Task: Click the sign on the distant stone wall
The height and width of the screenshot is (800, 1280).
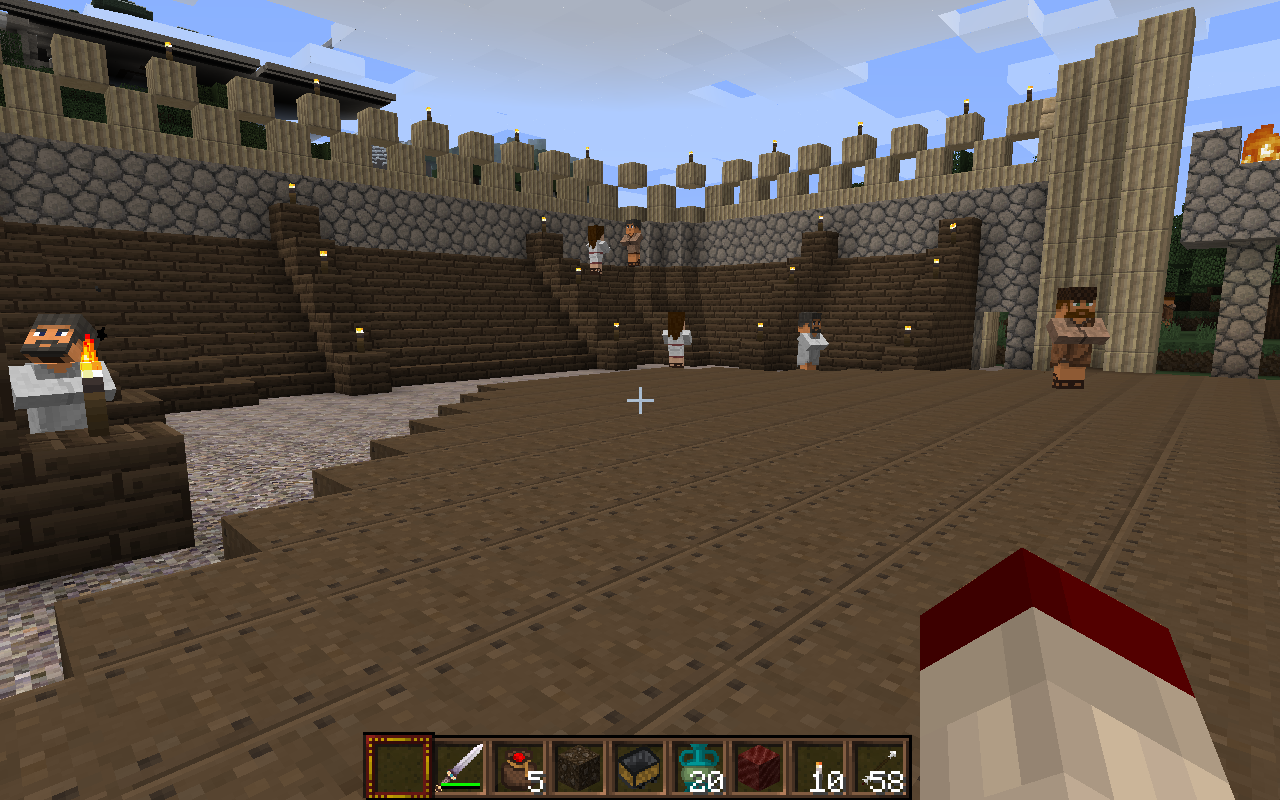Action: pos(378,157)
